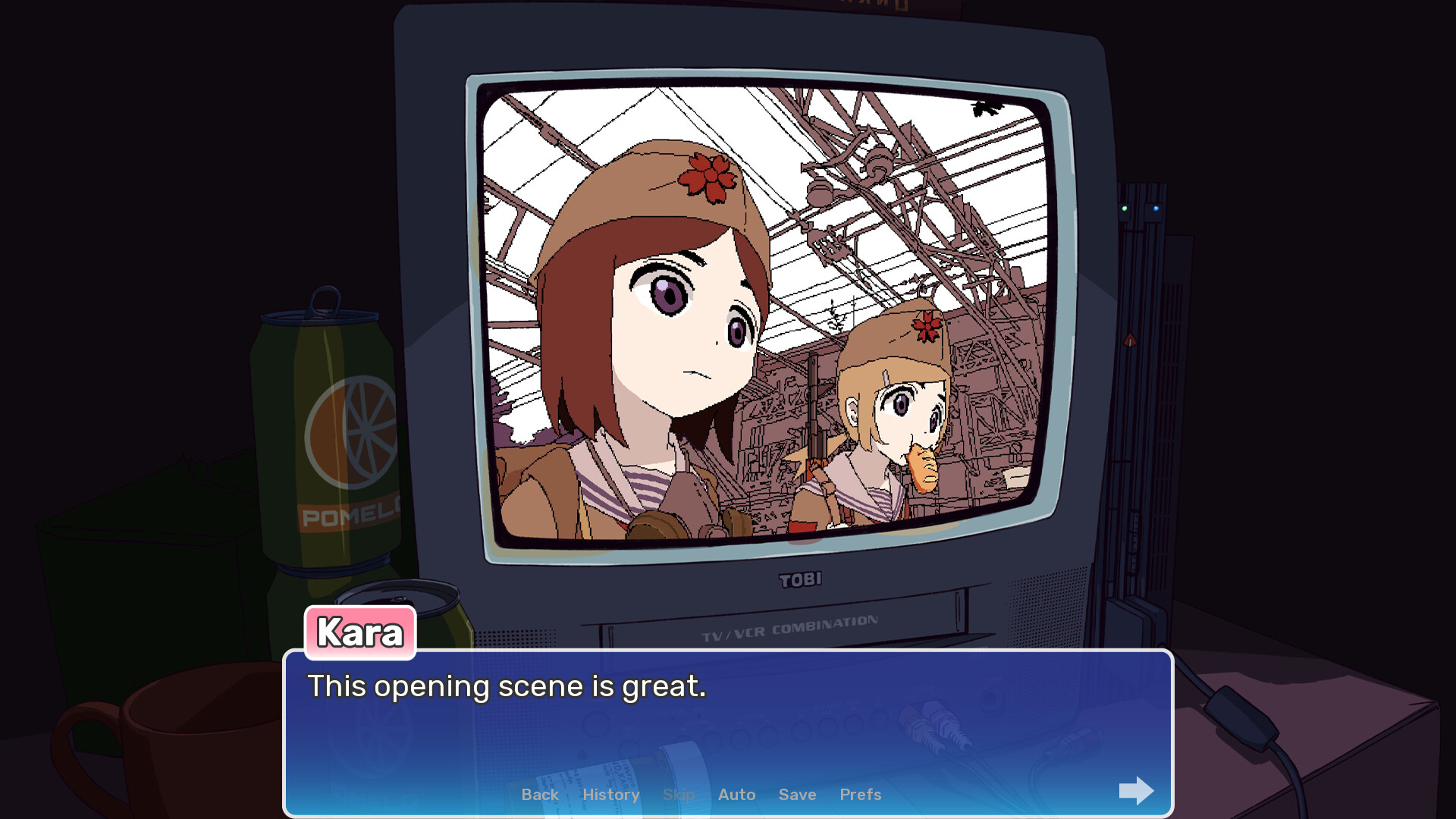Enable Auto-advance mode
Viewport: 1456px width, 819px height.
(x=736, y=795)
